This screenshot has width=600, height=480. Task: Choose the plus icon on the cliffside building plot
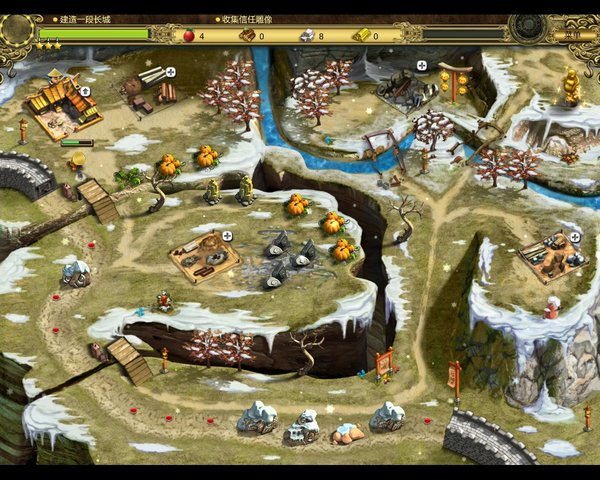(575, 237)
